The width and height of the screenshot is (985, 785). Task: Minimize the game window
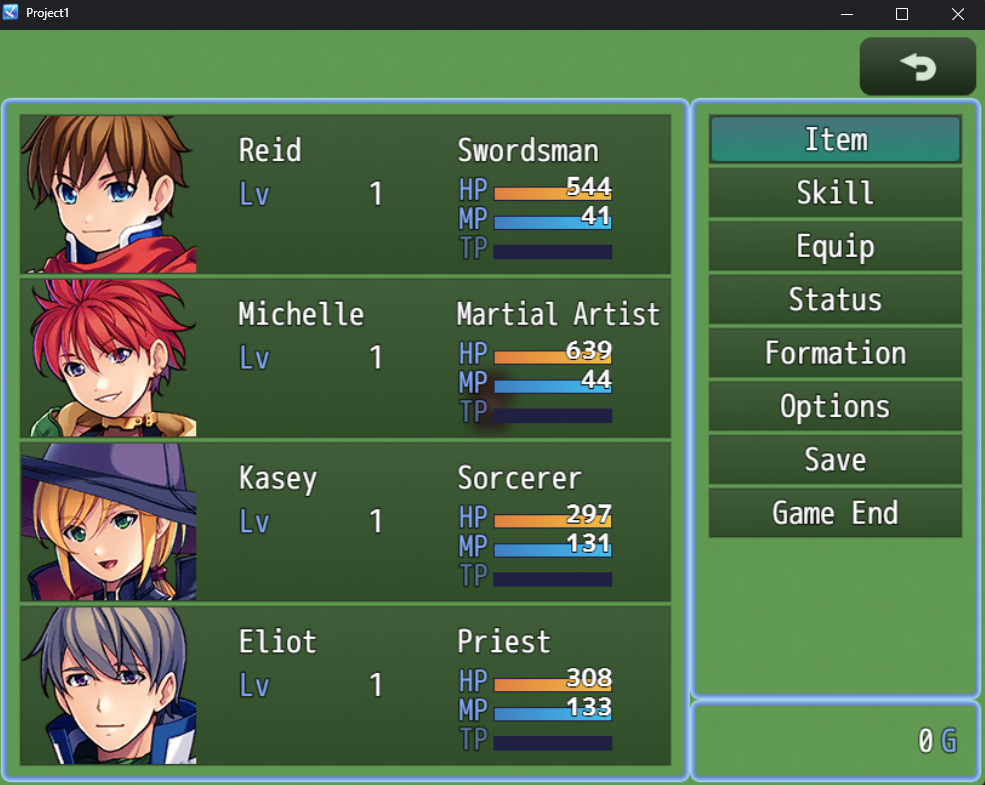[x=847, y=14]
